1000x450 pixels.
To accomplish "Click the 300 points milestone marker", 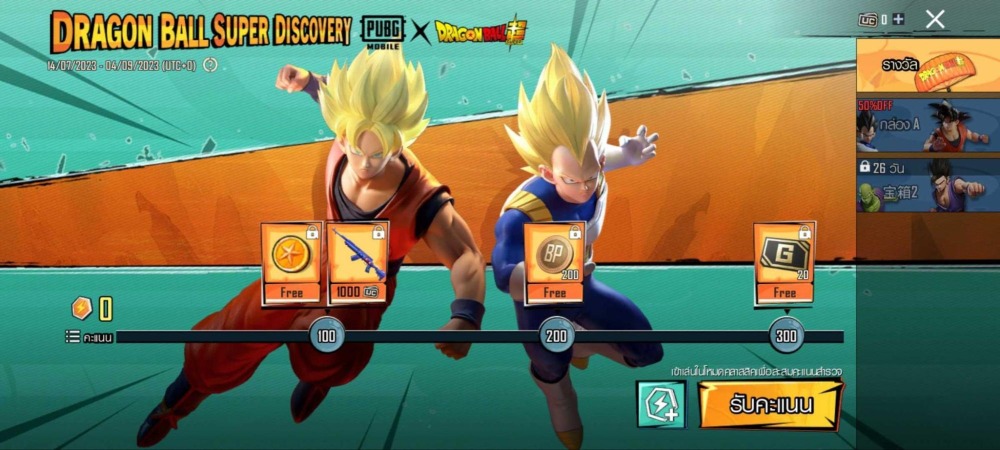I will (x=786, y=336).
